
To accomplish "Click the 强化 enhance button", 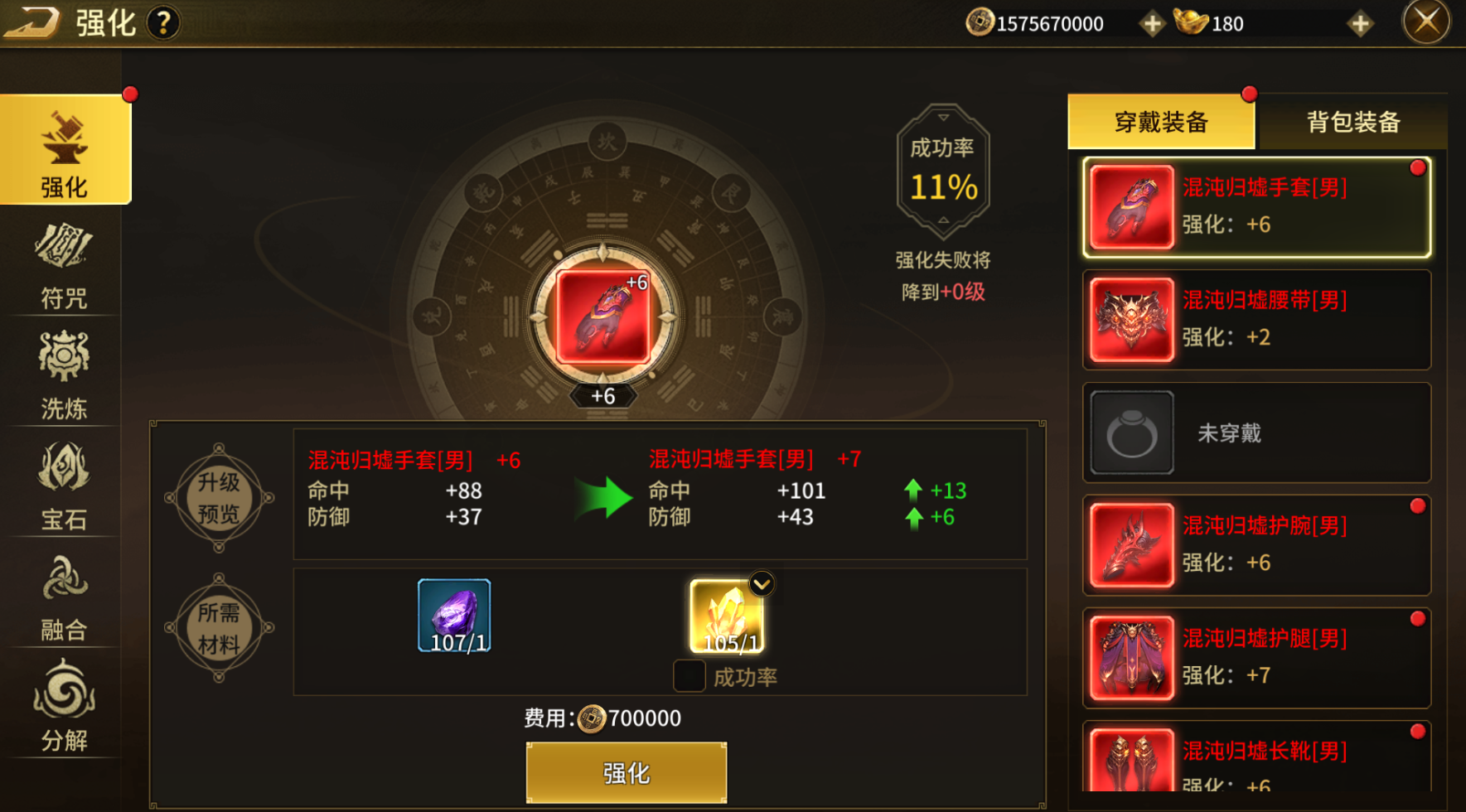I will click(627, 772).
